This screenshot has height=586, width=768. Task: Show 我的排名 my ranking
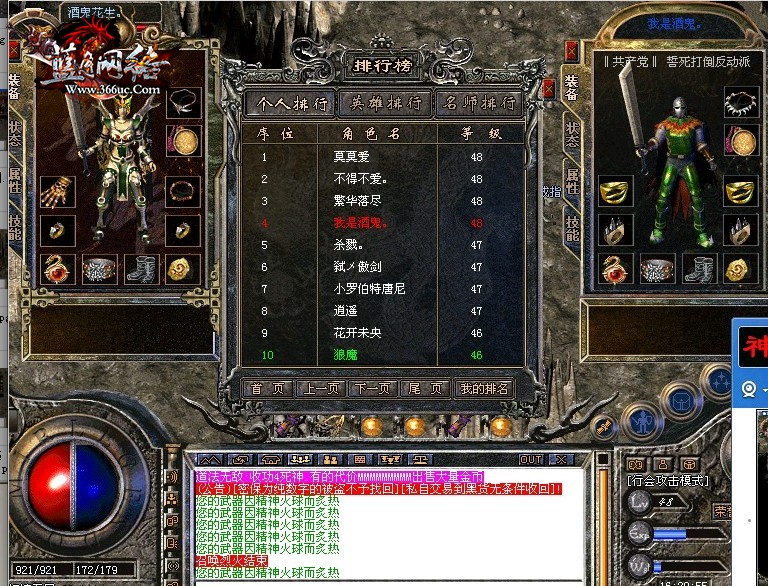(x=484, y=389)
